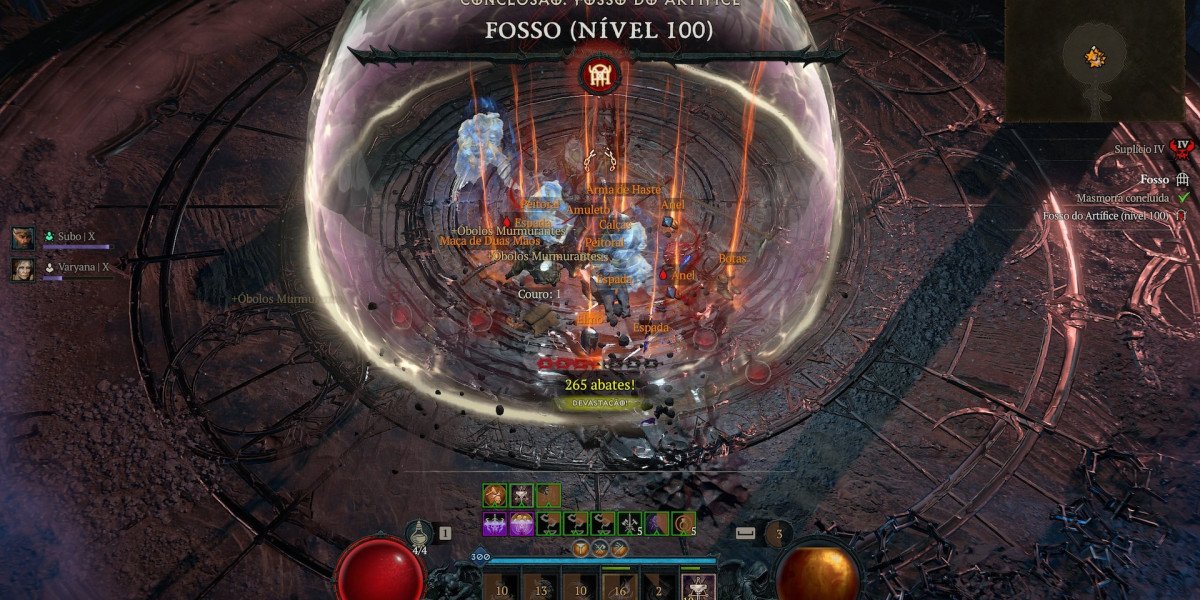Click the skull emblem under the Fosso title
The height and width of the screenshot is (600, 1200).
click(x=600, y=76)
